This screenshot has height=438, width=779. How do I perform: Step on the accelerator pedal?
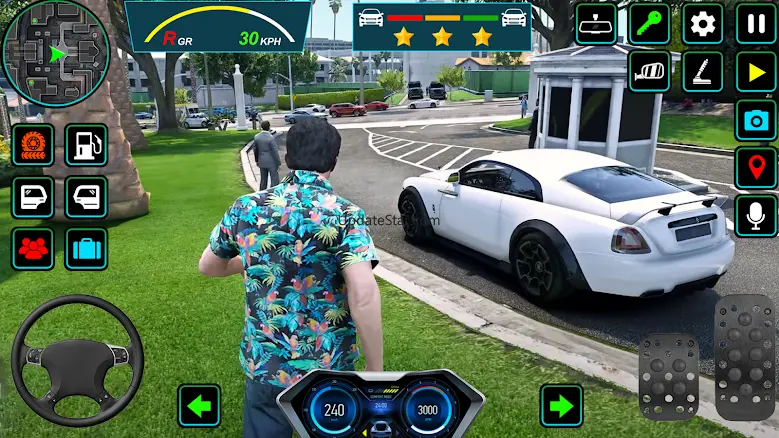point(744,355)
